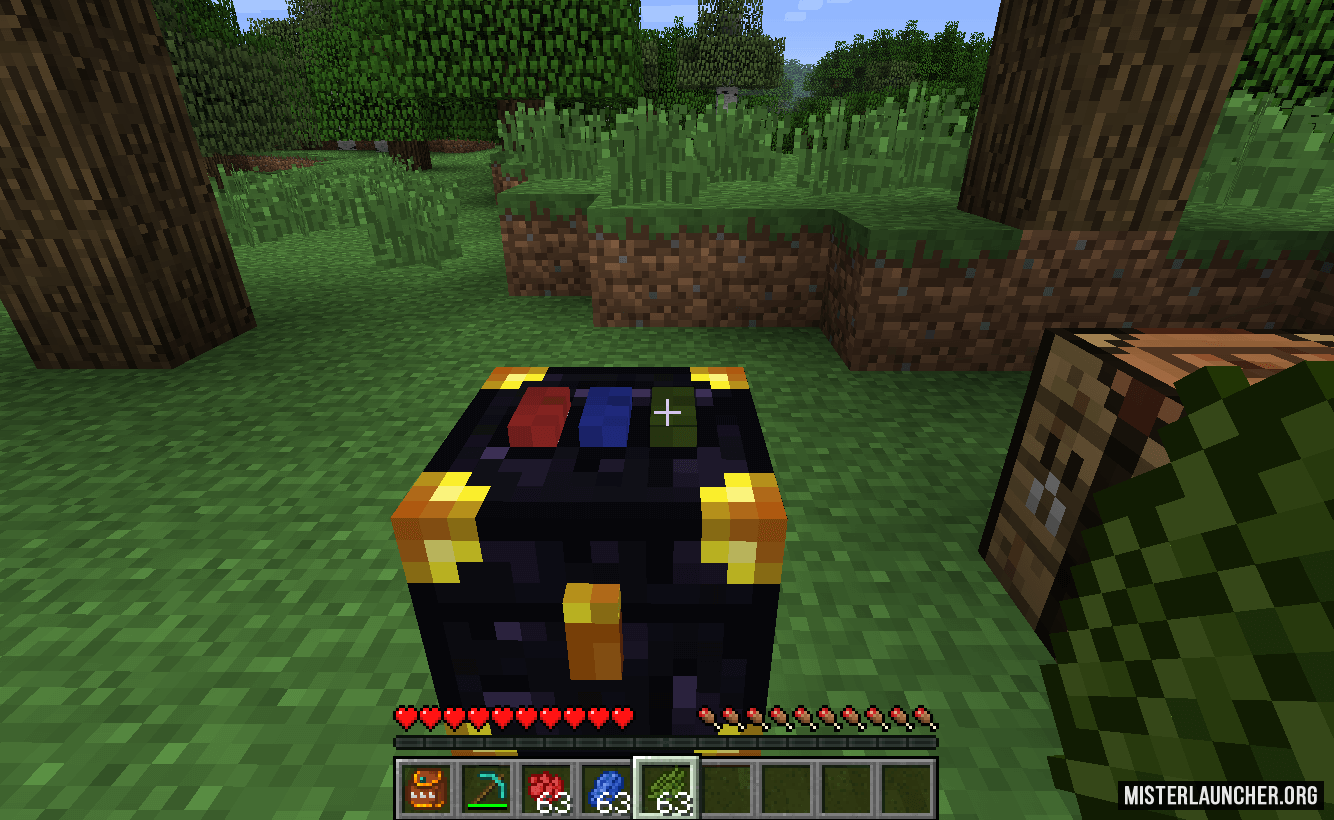
Task: Open the MISTERLAUNCHER.ORG watermark link
Action: 1220,796
